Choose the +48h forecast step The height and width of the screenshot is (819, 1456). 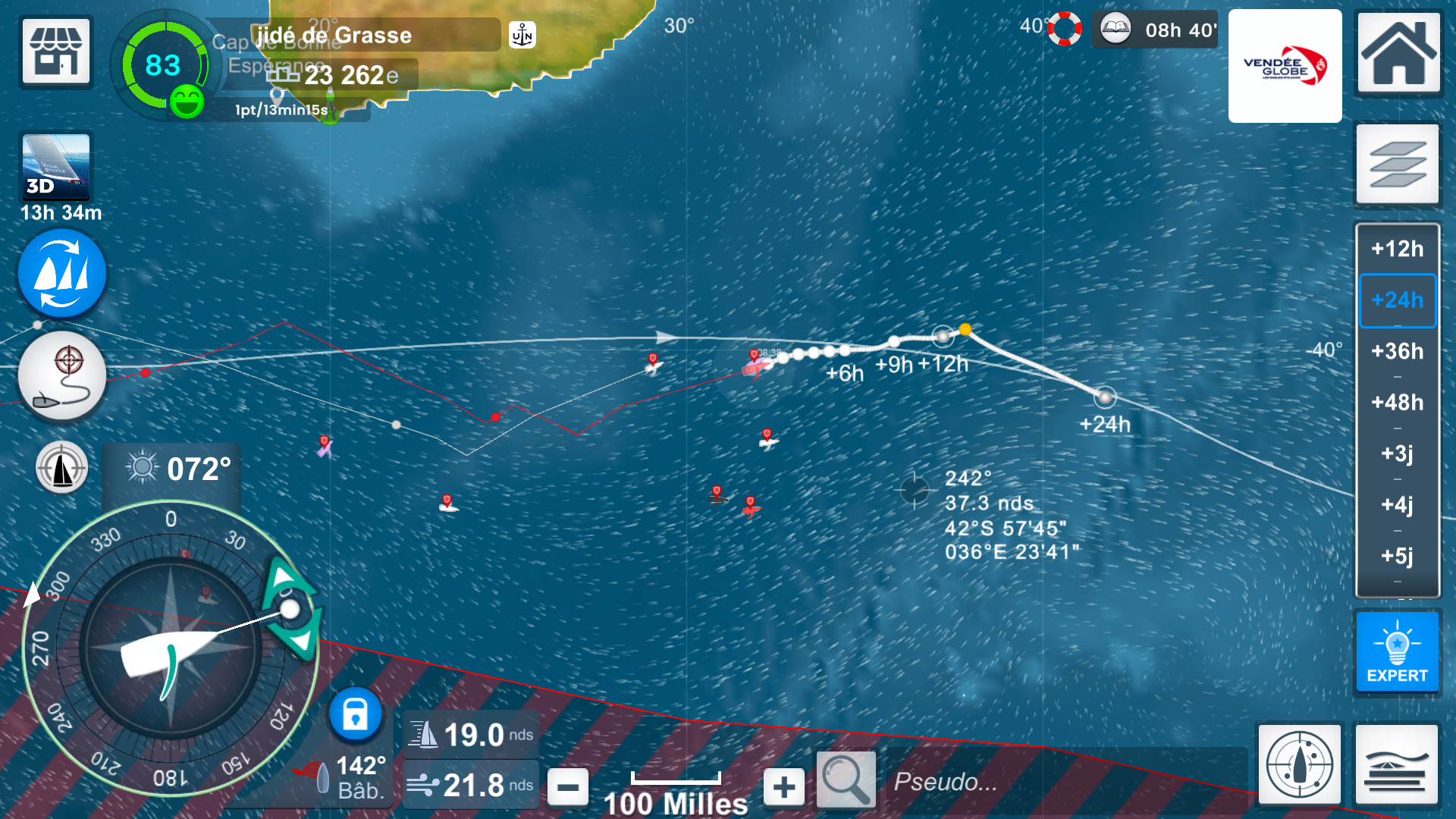pos(1397,402)
